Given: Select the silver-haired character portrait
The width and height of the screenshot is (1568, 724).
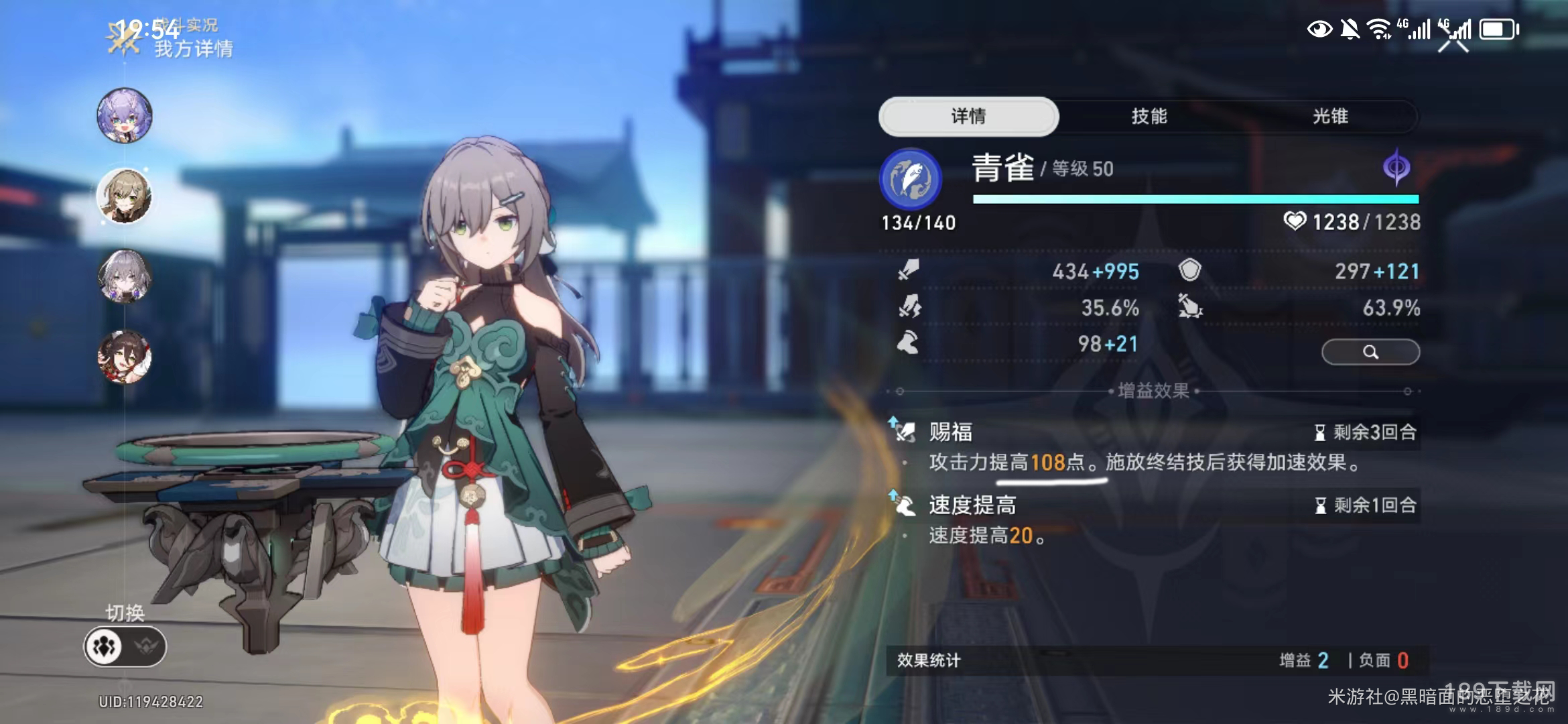Looking at the screenshot, I should 125,276.
